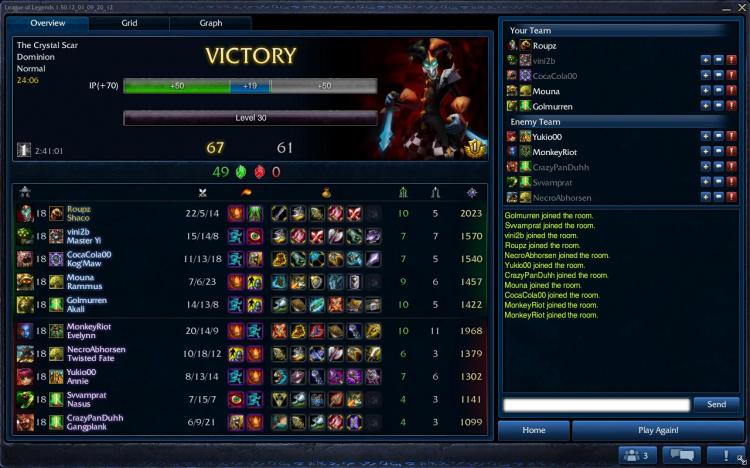Add NecroAbhorsen as friend with plus button
Viewport: 750px width, 468px height.
[x=705, y=197]
